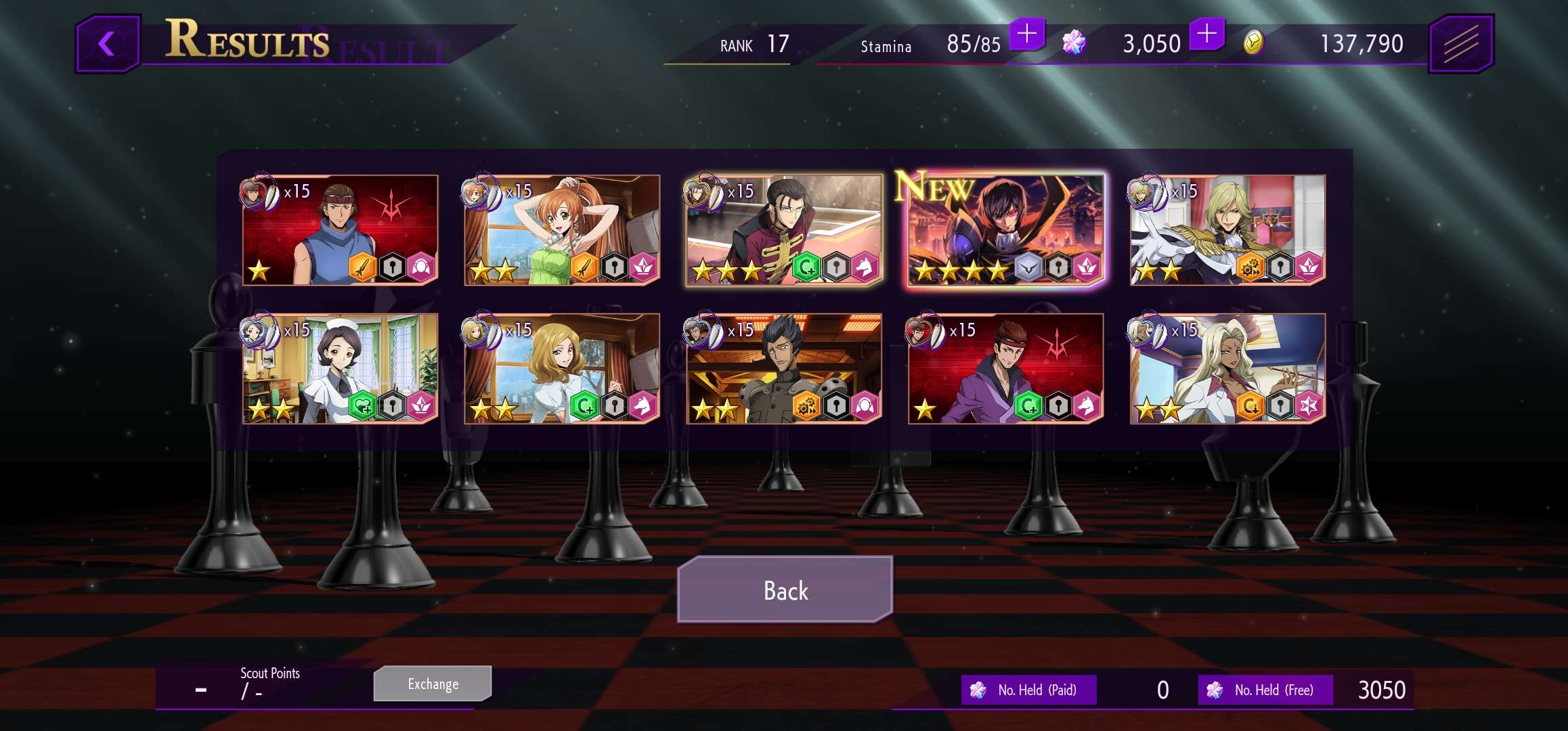Pick the spiky-haired soldier in armor card
Image resolution: width=1568 pixels, height=731 pixels.
[784, 369]
